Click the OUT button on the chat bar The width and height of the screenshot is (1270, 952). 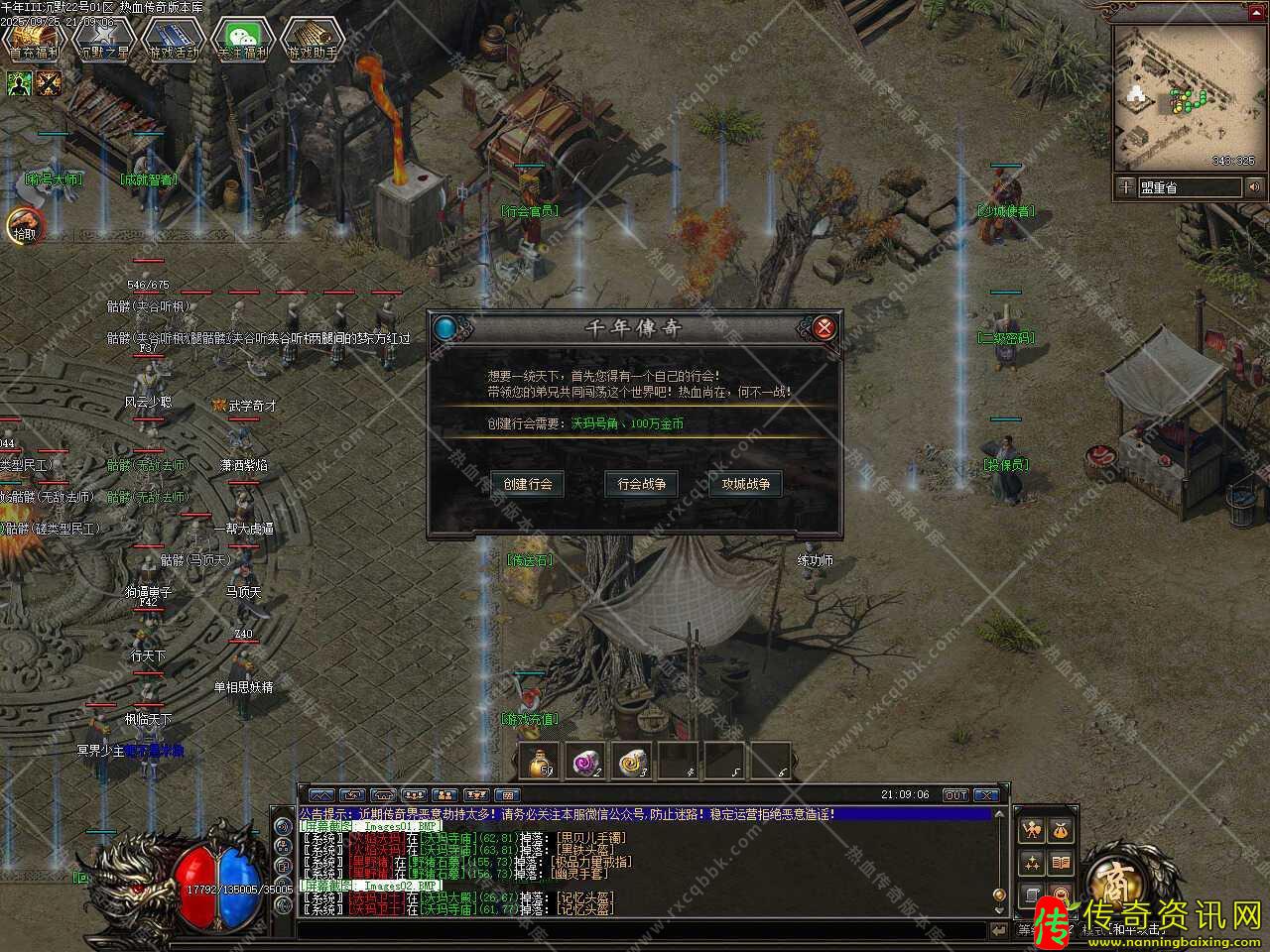pos(954,794)
